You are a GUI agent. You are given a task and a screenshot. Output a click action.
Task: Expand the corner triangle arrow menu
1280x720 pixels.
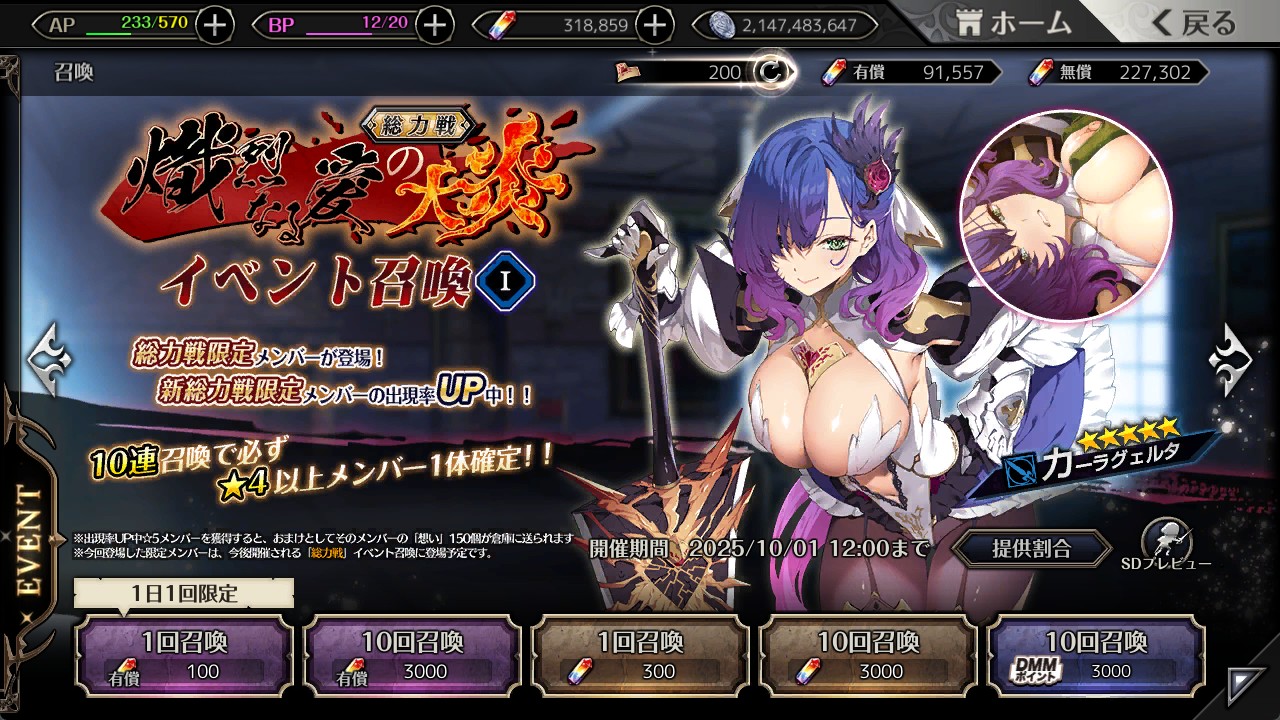[1245, 685]
